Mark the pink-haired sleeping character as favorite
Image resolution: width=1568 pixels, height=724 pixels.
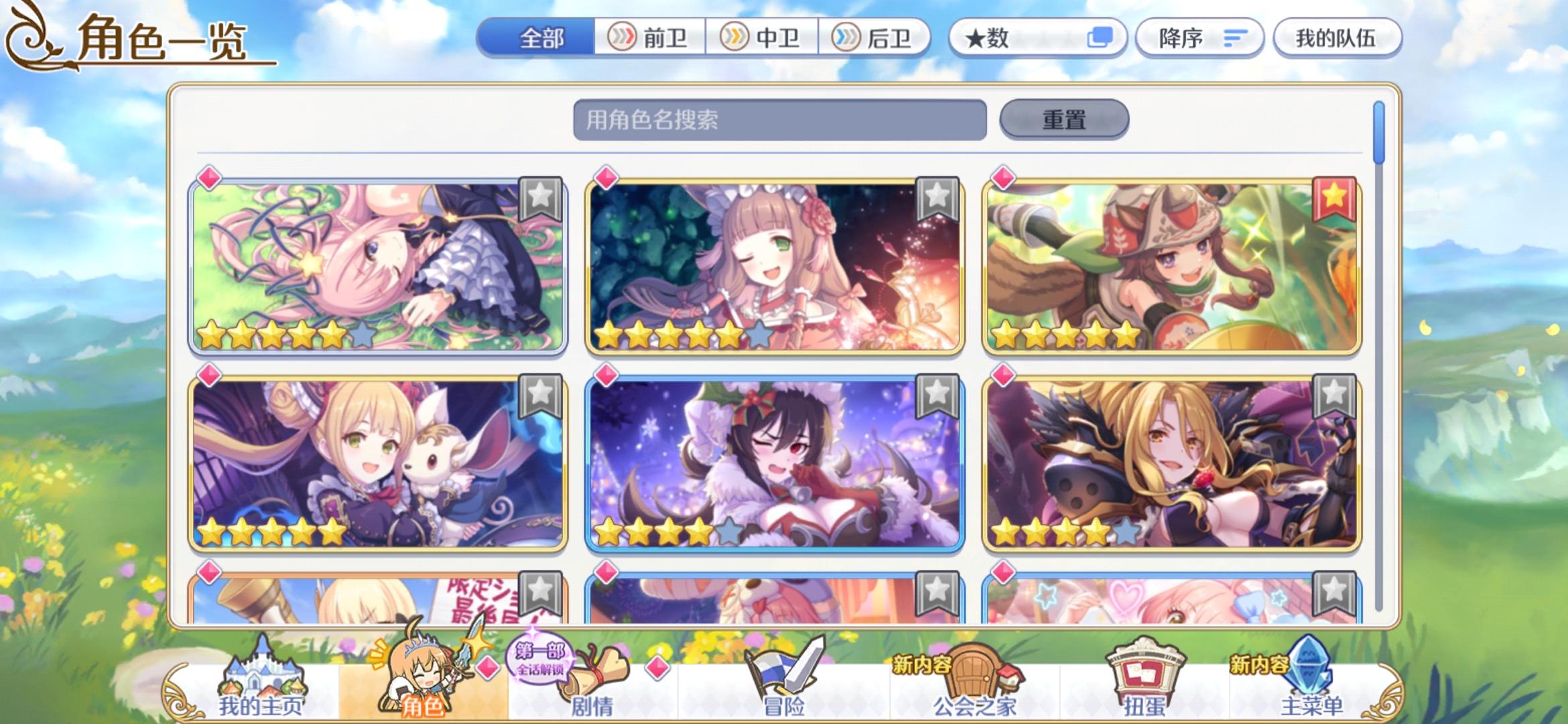tap(541, 197)
